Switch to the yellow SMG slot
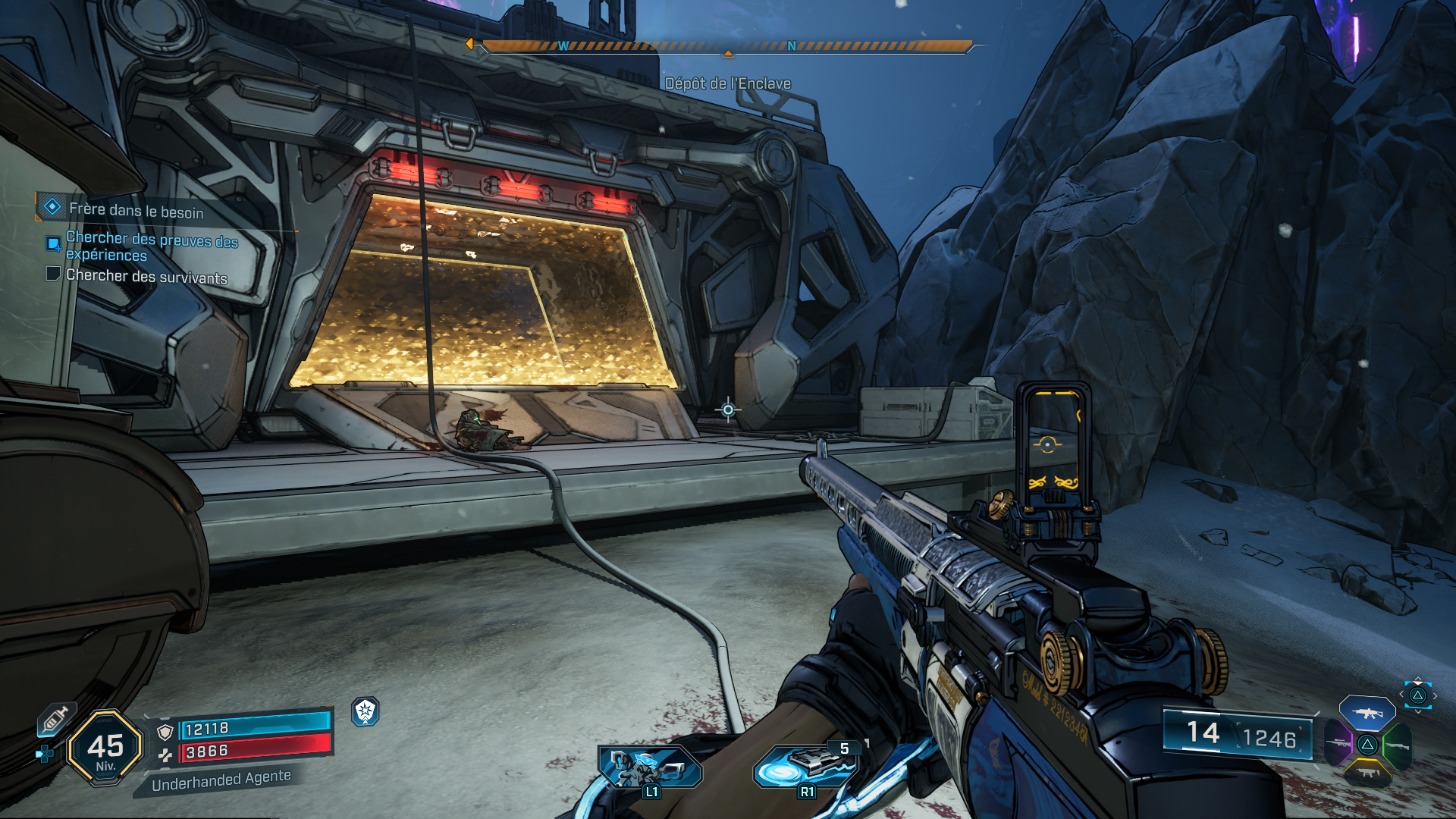The height and width of the screenshot is (819, 1456). pyautogui.click(x=1367, y=773)
